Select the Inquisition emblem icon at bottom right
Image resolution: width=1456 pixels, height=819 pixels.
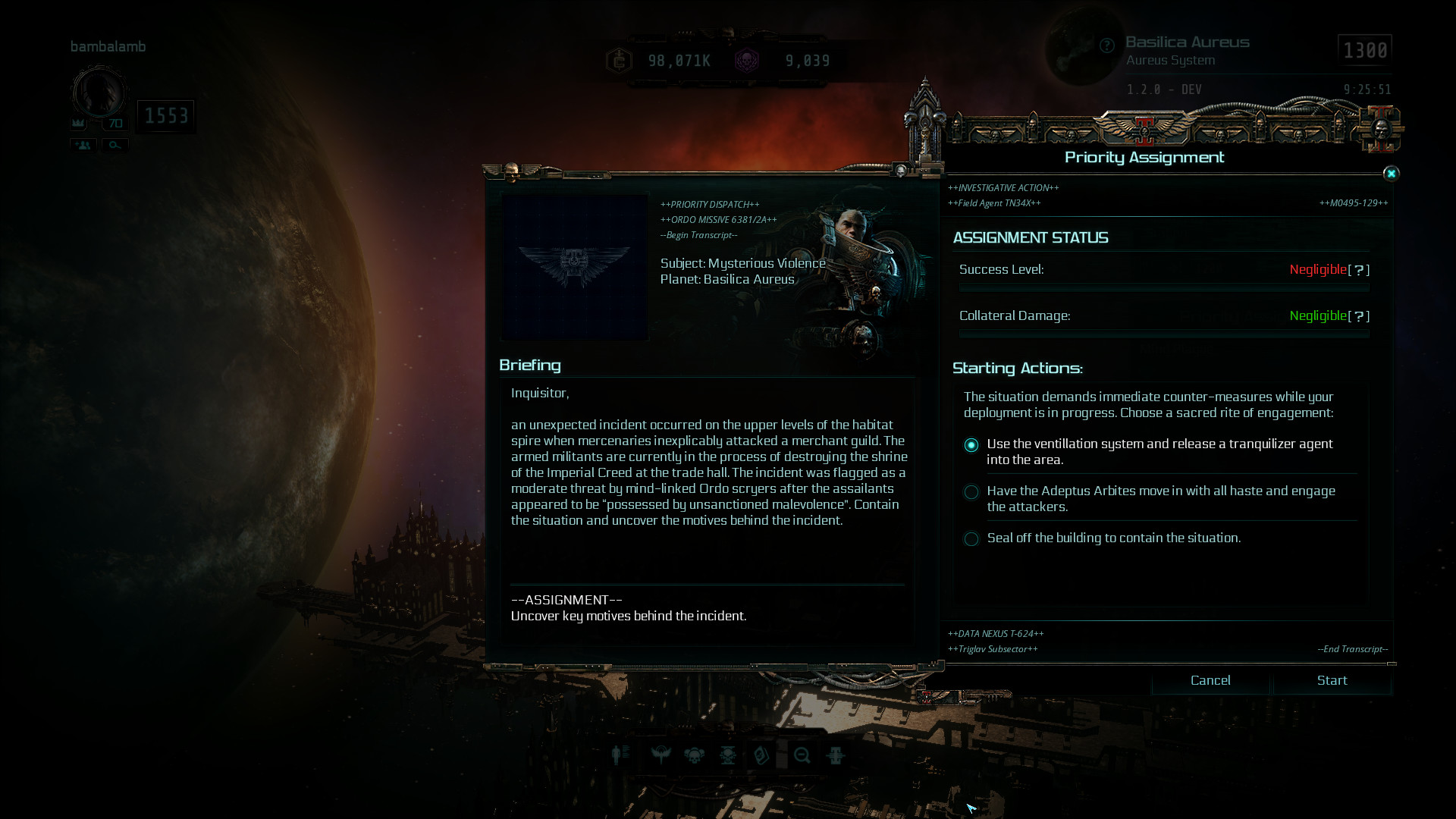click(836, 755)
